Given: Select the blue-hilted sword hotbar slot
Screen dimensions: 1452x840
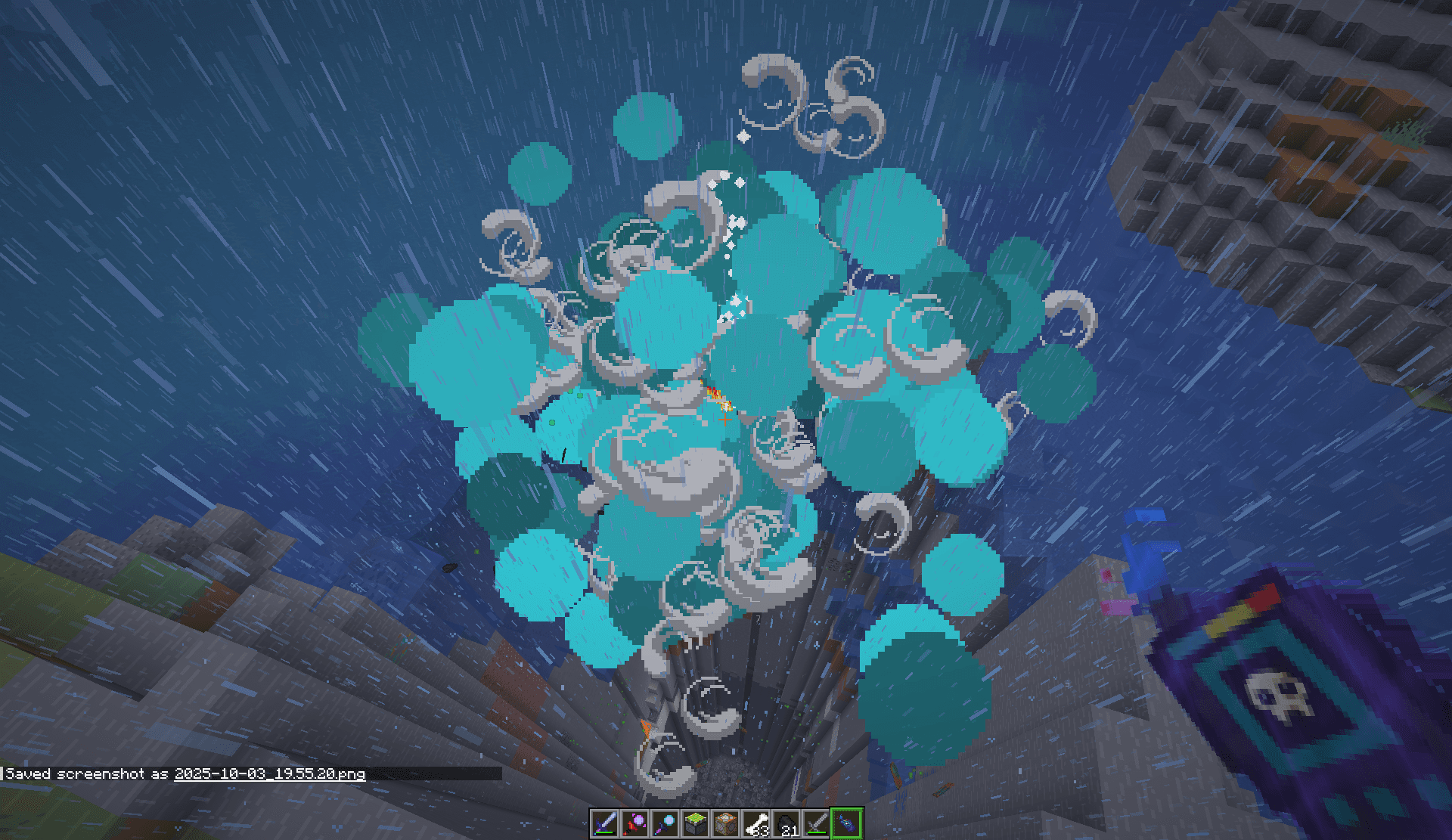Looking at the screenshot, I should (x=604, y=823).
